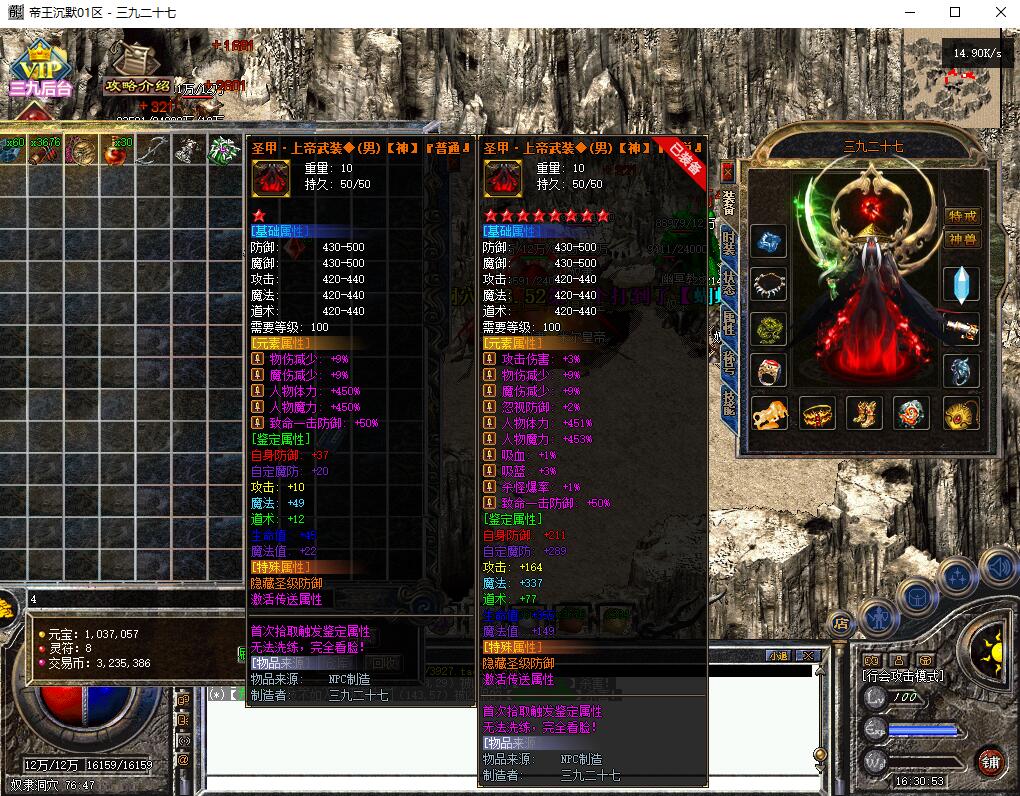Select the equipped boots slot
Image resolution: width=1020 pixels, height=796 pixels.
[x=865, y=413]
